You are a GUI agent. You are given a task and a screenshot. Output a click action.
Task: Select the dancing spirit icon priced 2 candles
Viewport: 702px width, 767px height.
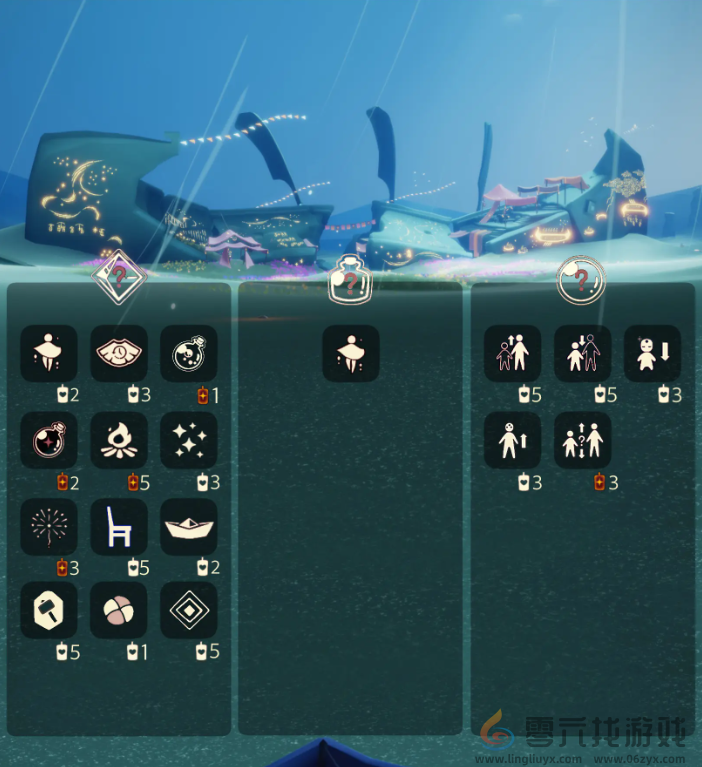49,353
